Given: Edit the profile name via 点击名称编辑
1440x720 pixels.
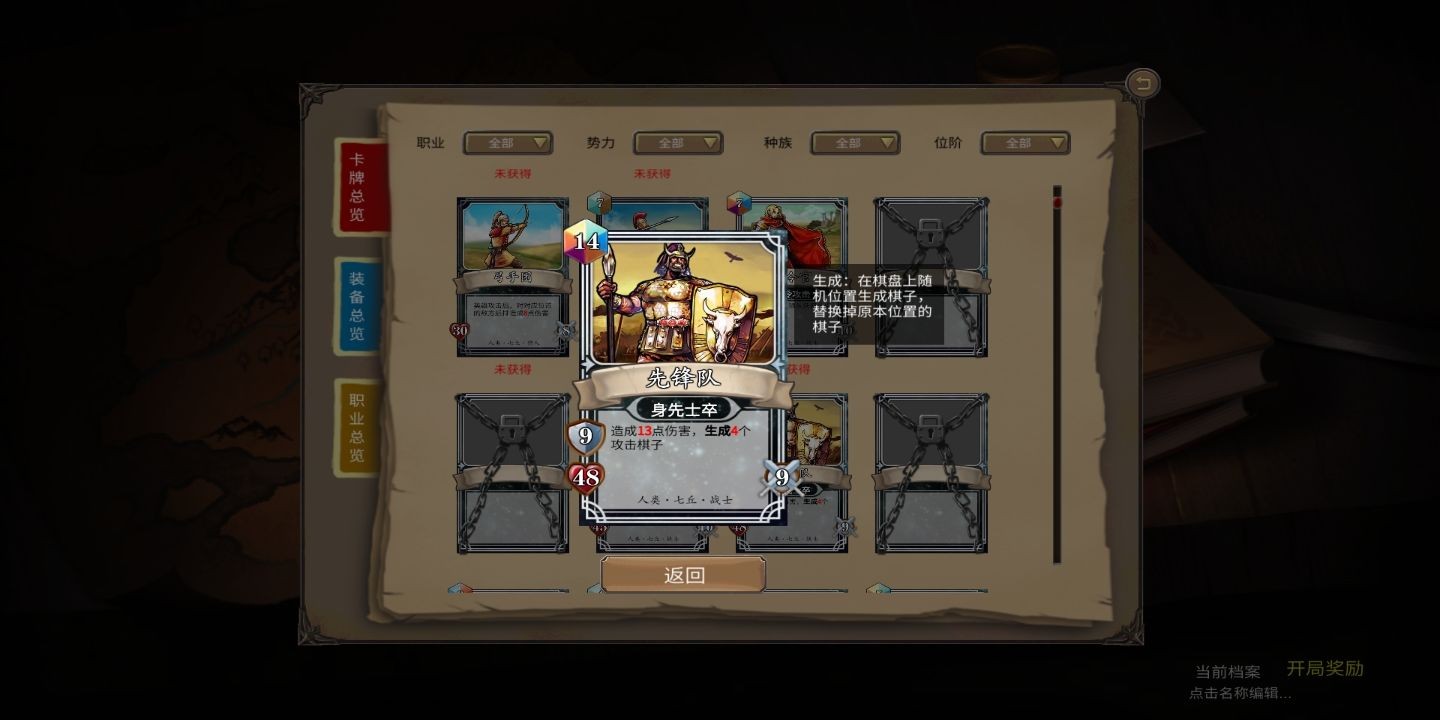Looking at the screenshot, I should pyautogui.click(x=1240, y=692).
